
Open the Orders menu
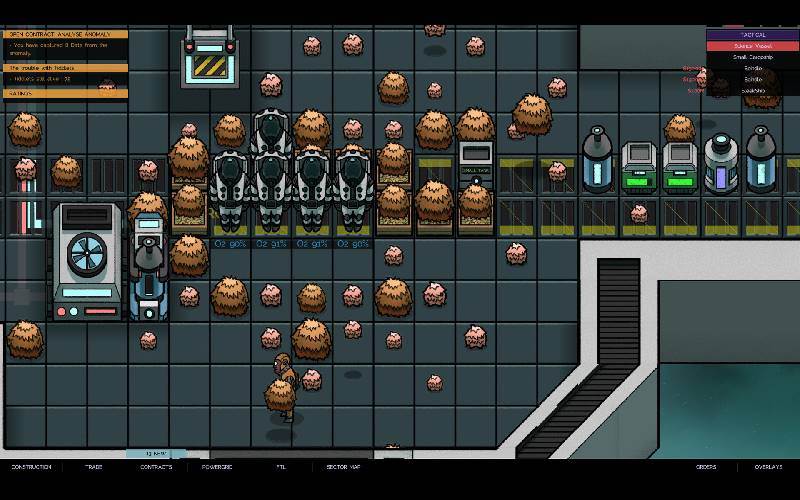coord(706,467)
